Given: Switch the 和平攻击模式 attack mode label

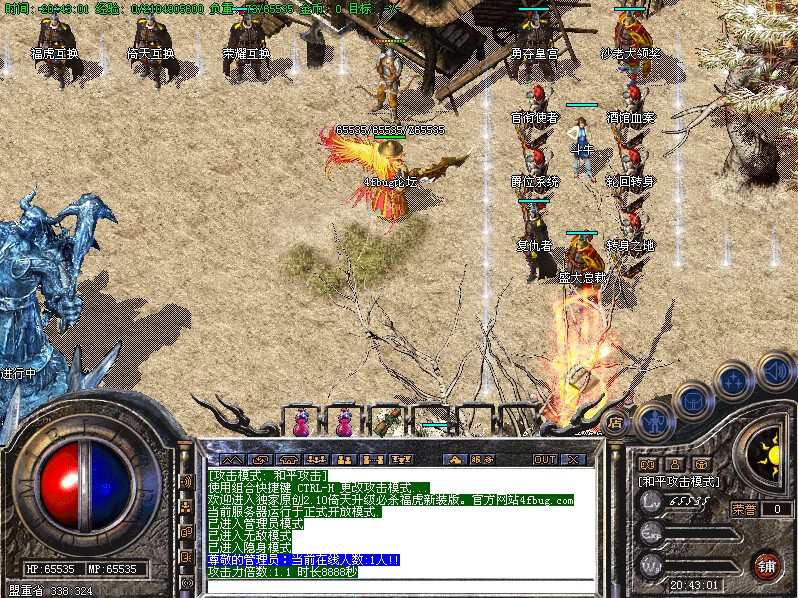Looking at the screenshot, I should point(679,481).
